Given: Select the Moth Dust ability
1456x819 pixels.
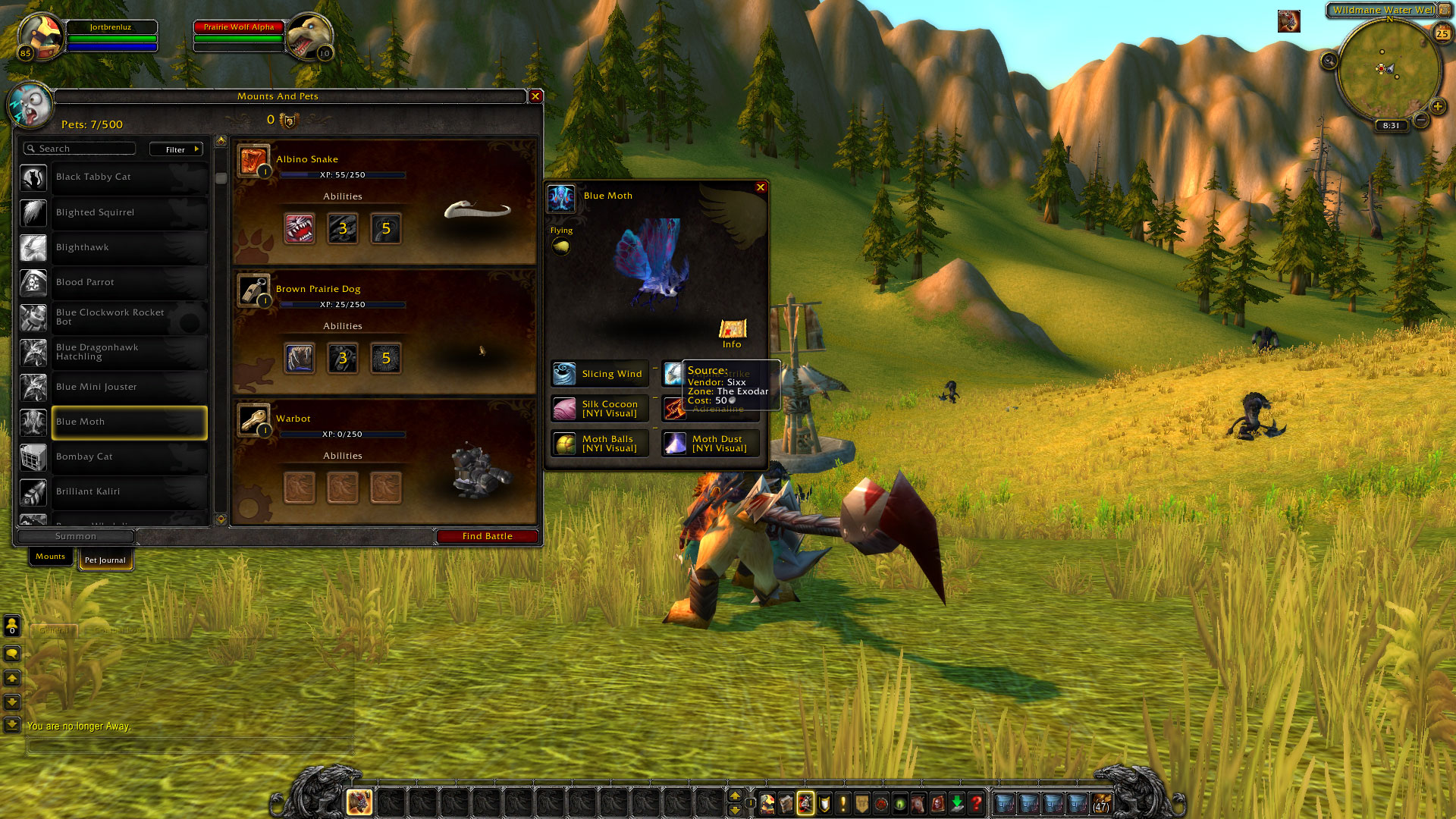Looking at the screenshot, I should (x=710, y=444).
